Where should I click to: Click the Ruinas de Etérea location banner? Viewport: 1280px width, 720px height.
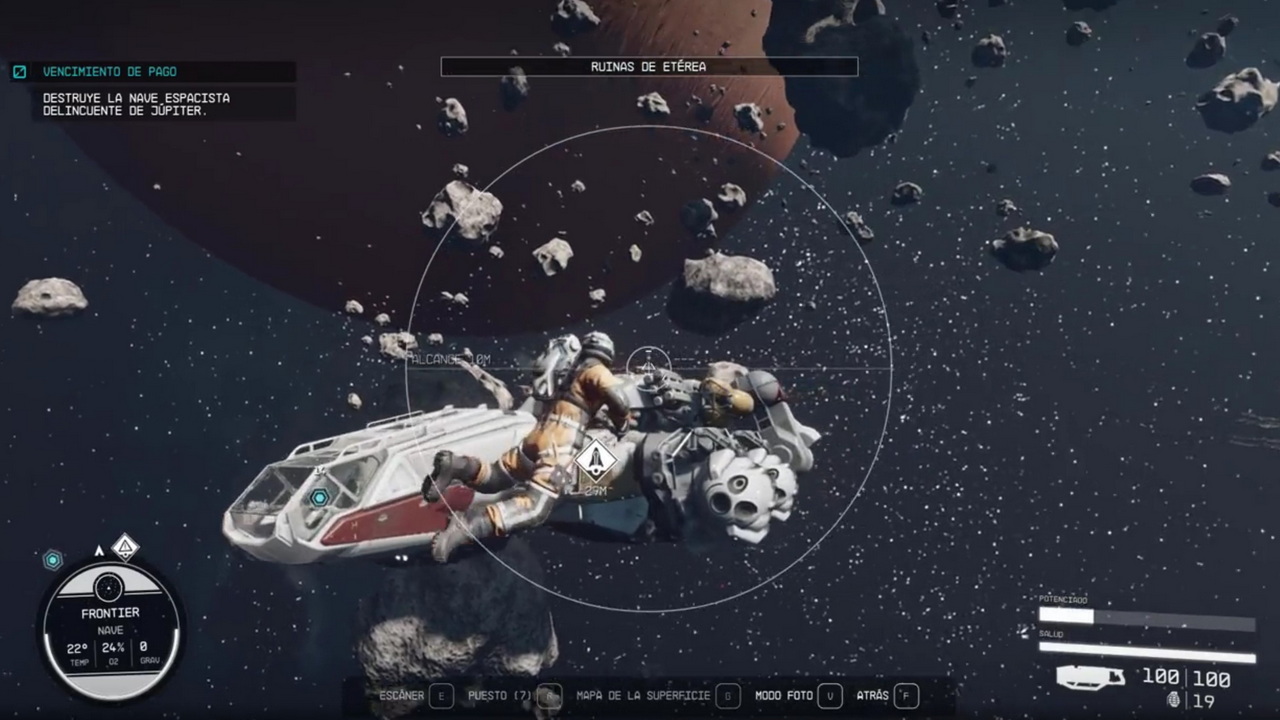(x=648, y=67)
